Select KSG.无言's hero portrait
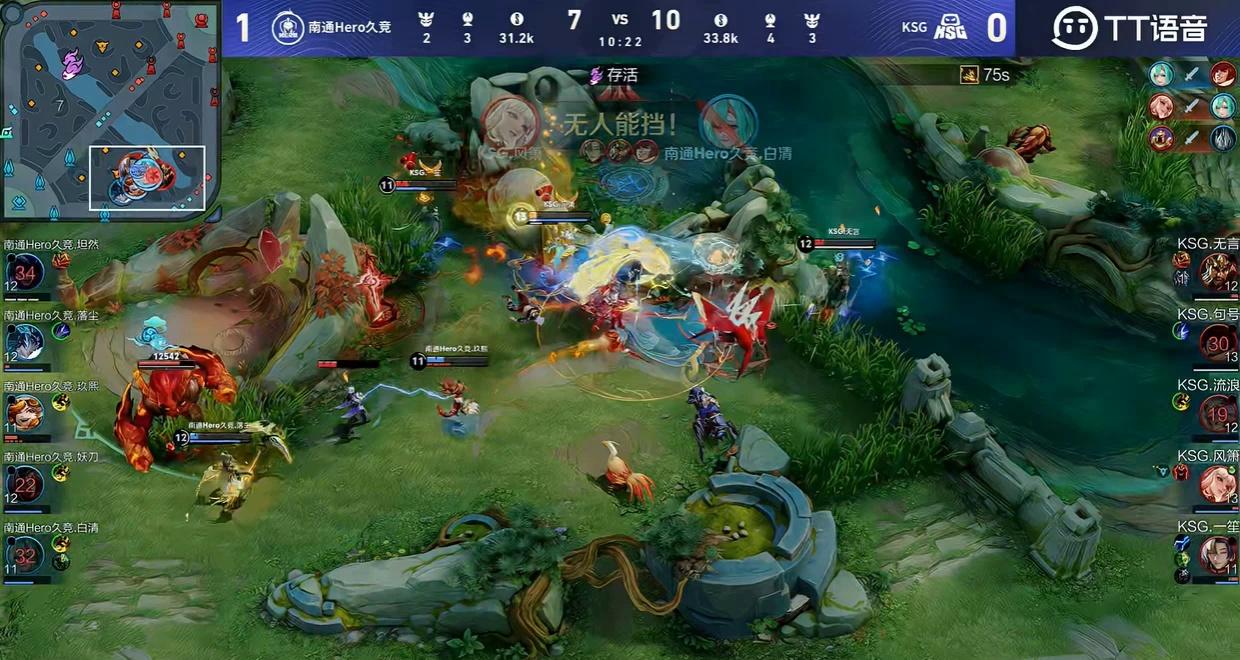 (1218, 272)
